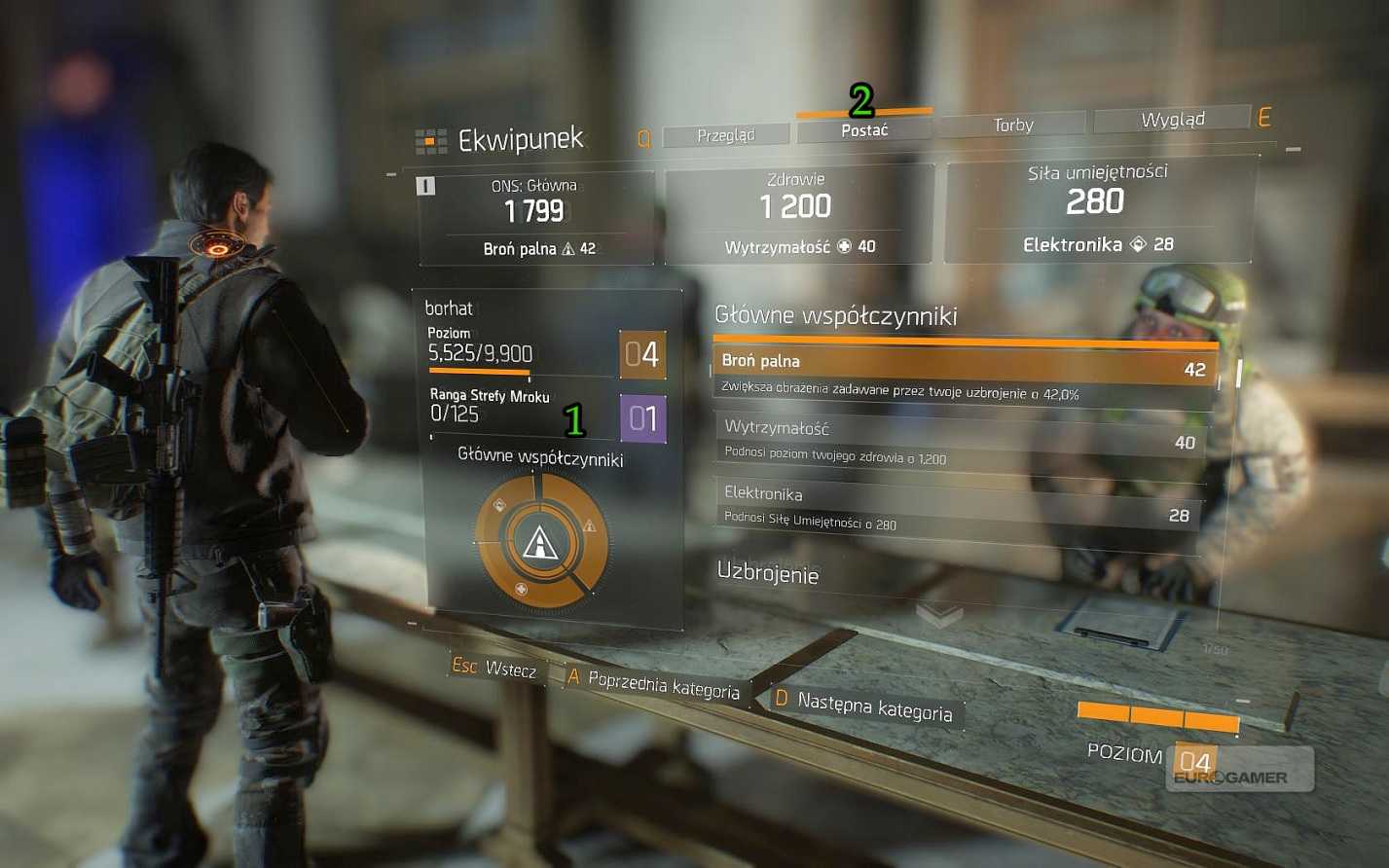Viewport: 1389px width, 868px height.
Task: Switch to the Przegląd tab
Action: [x=725, y=135]
